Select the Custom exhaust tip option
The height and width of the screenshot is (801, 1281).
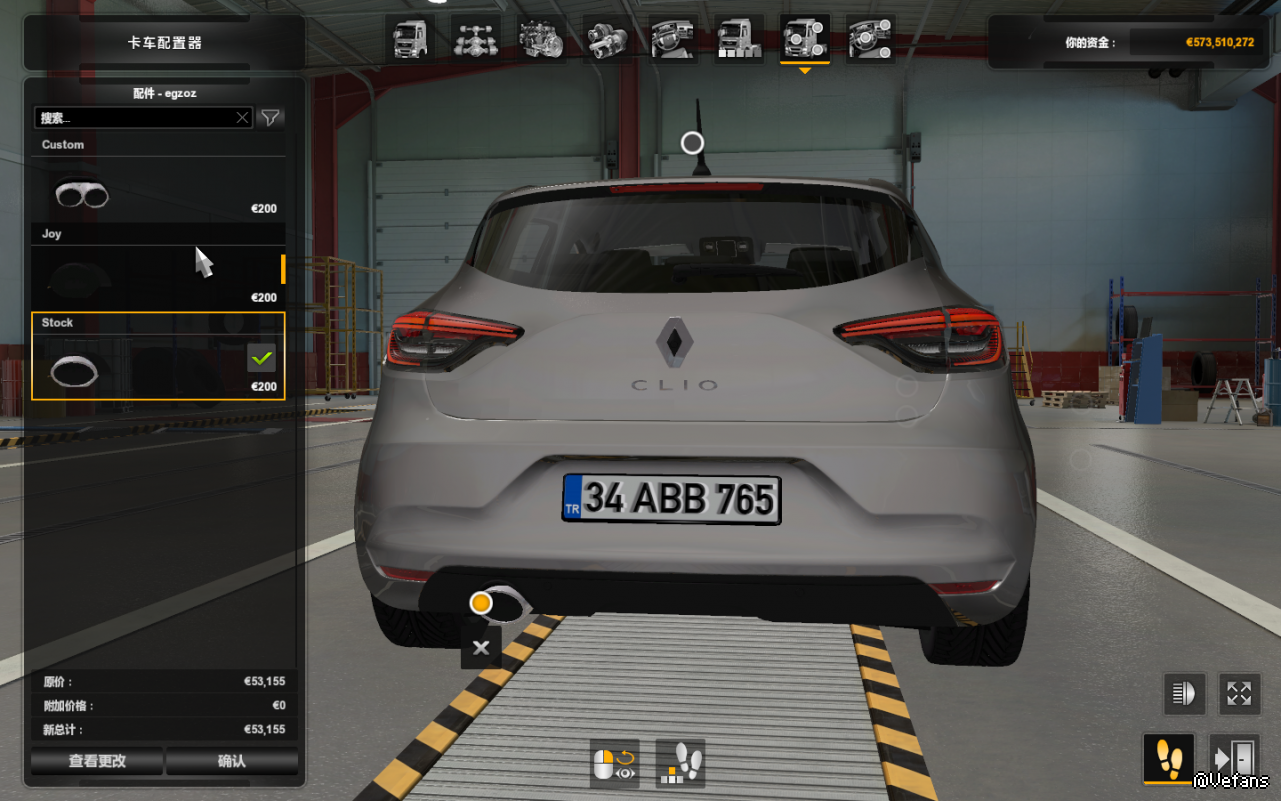[x=158, y=190]
